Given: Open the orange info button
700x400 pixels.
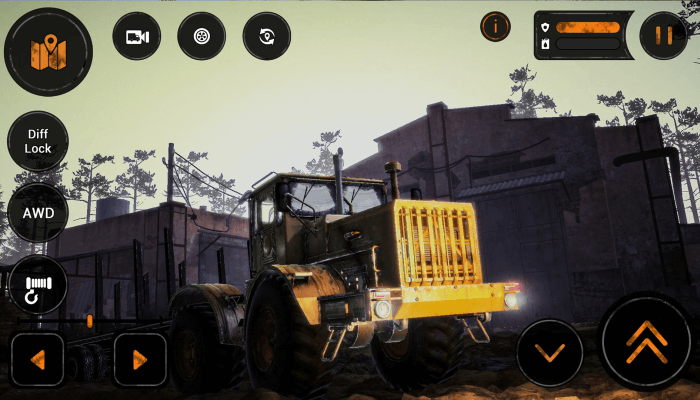Looking at the screenshot, I should click(495, 27).
